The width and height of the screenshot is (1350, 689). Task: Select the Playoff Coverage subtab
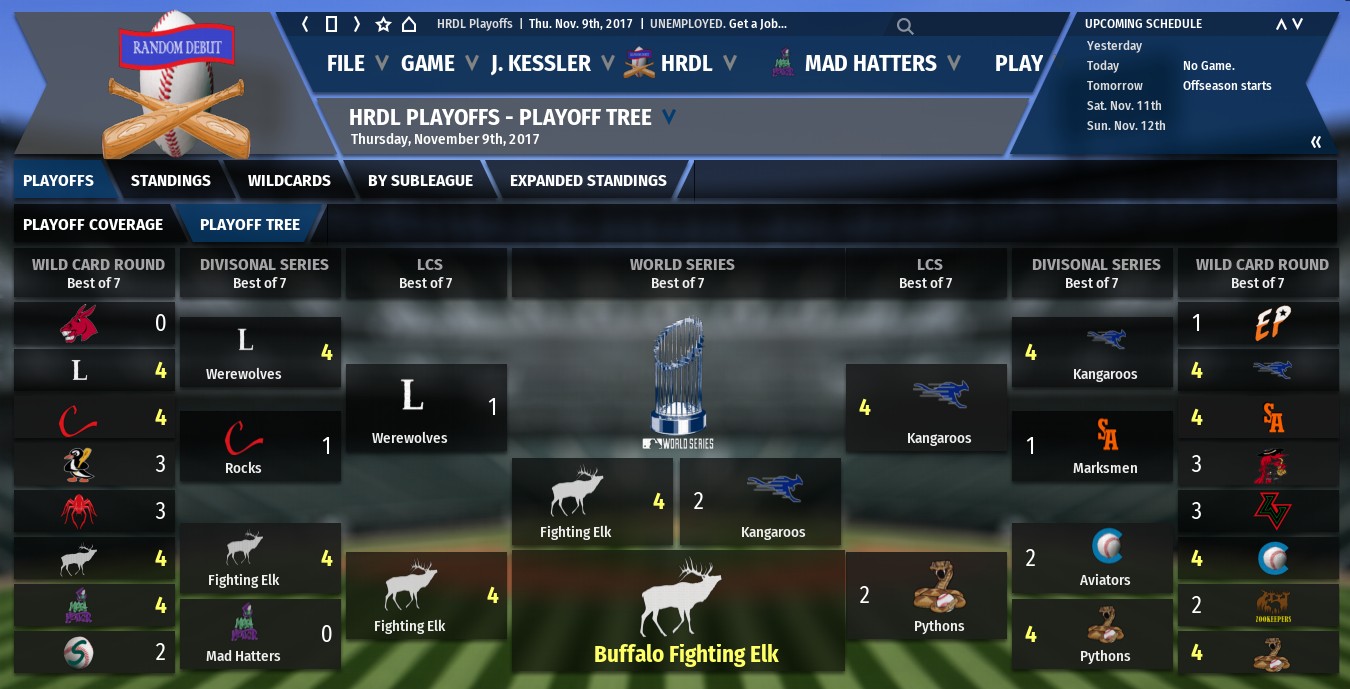(x=93, y=224)
